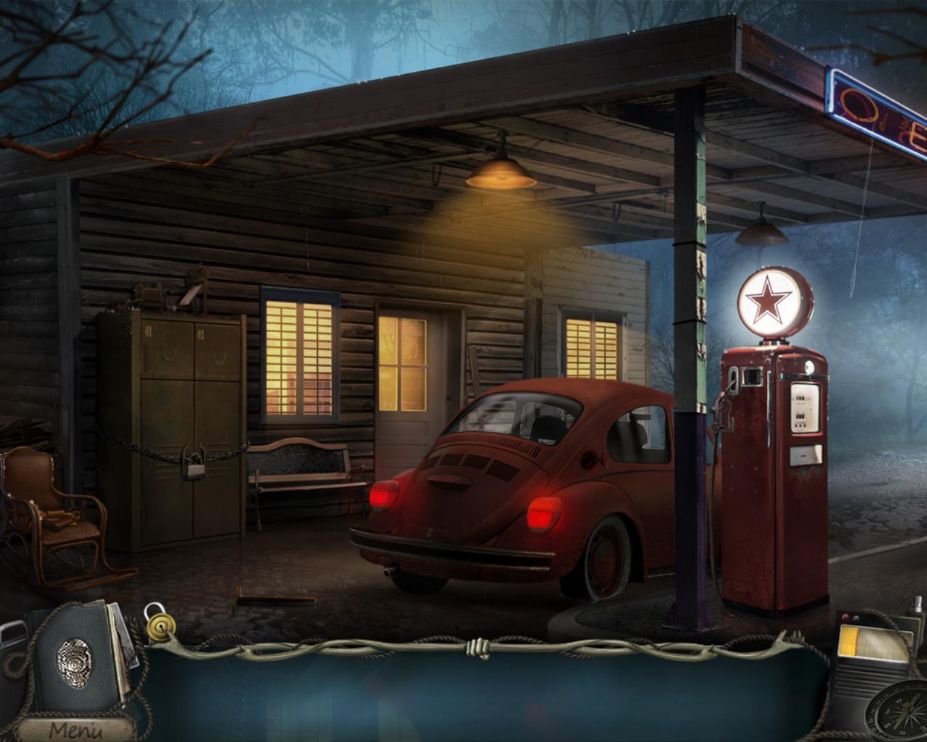
Task: Use the walkie-talkie radio hint
Action: 873,660
